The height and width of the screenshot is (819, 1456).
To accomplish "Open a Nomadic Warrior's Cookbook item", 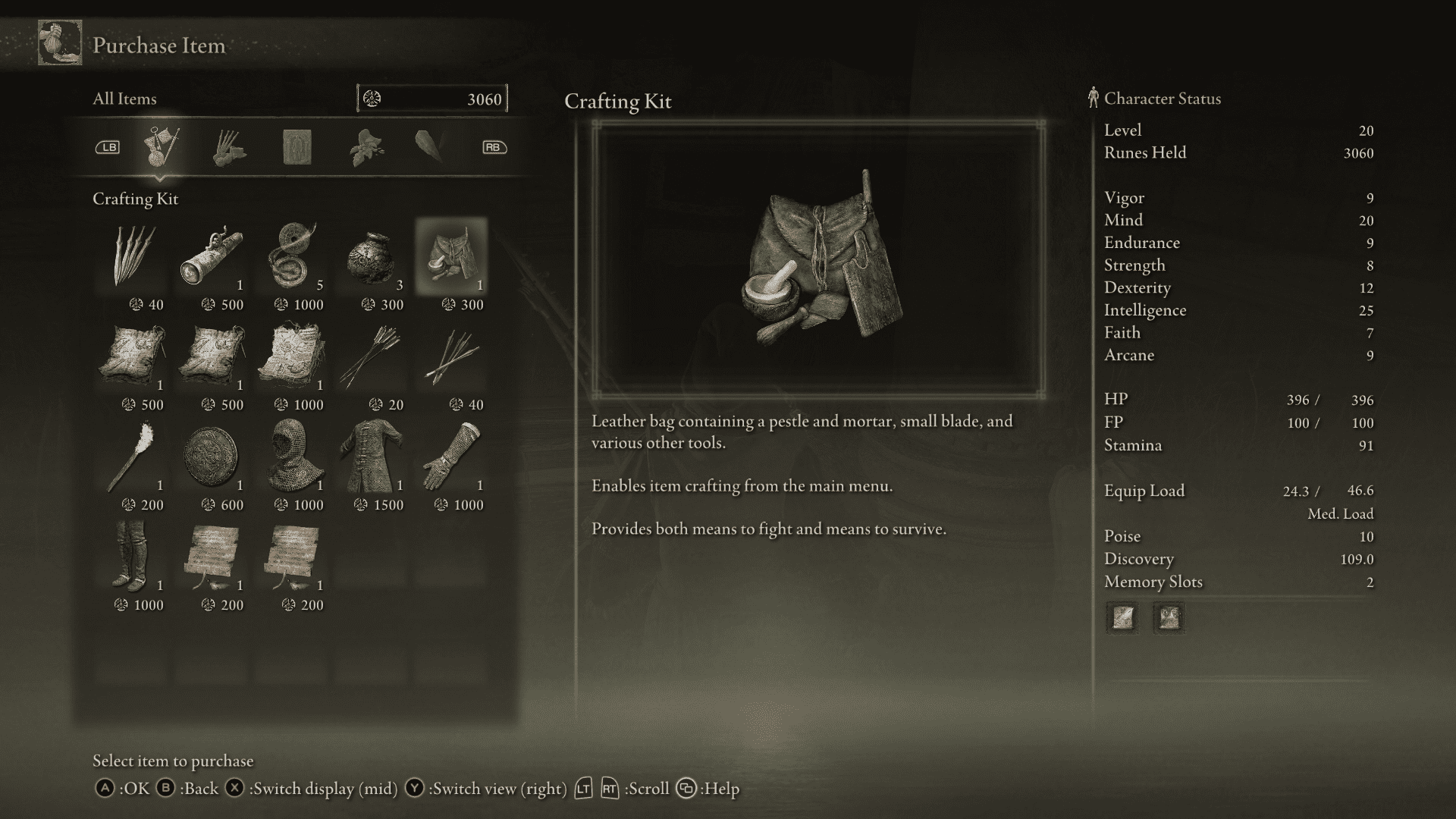I will (x=133, y=356).
